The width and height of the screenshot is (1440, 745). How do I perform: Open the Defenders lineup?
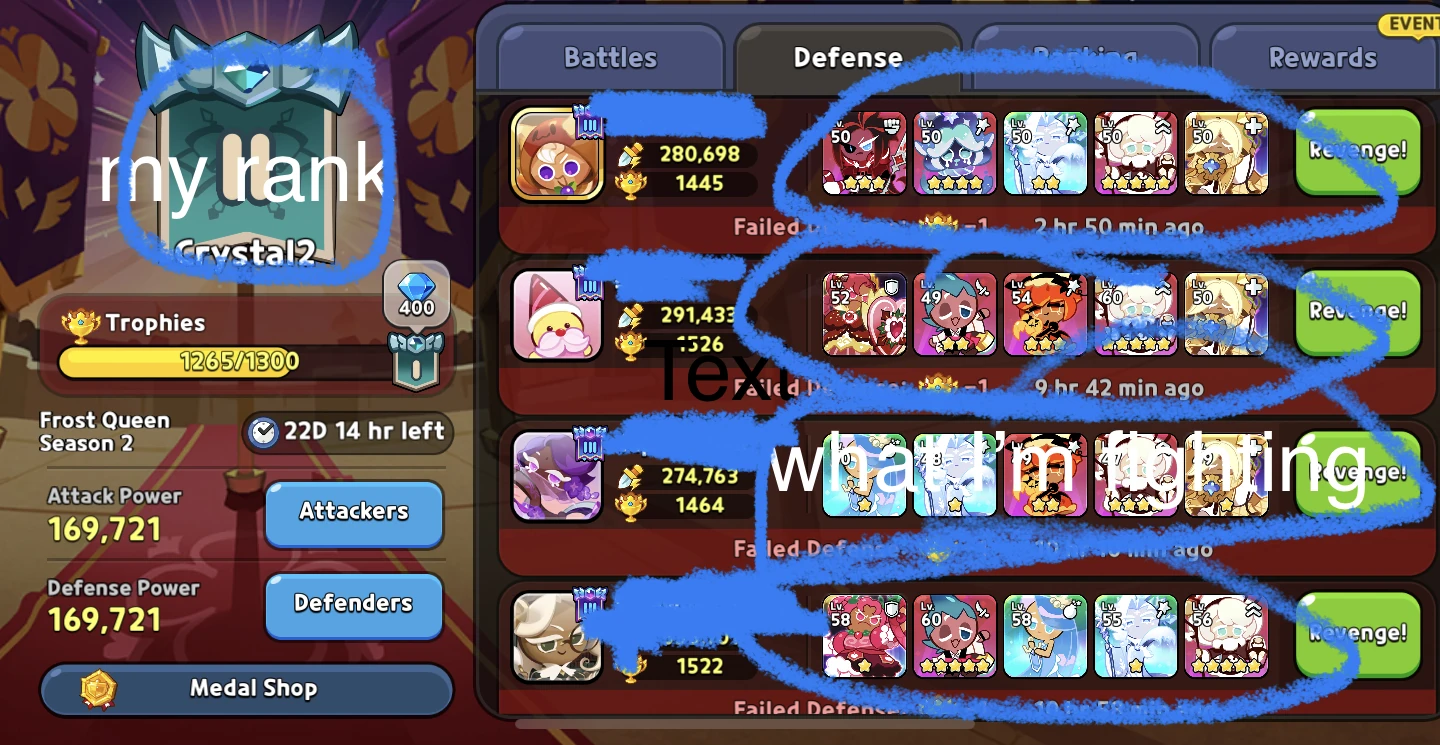pyautogui.click(x=353, y=604)
